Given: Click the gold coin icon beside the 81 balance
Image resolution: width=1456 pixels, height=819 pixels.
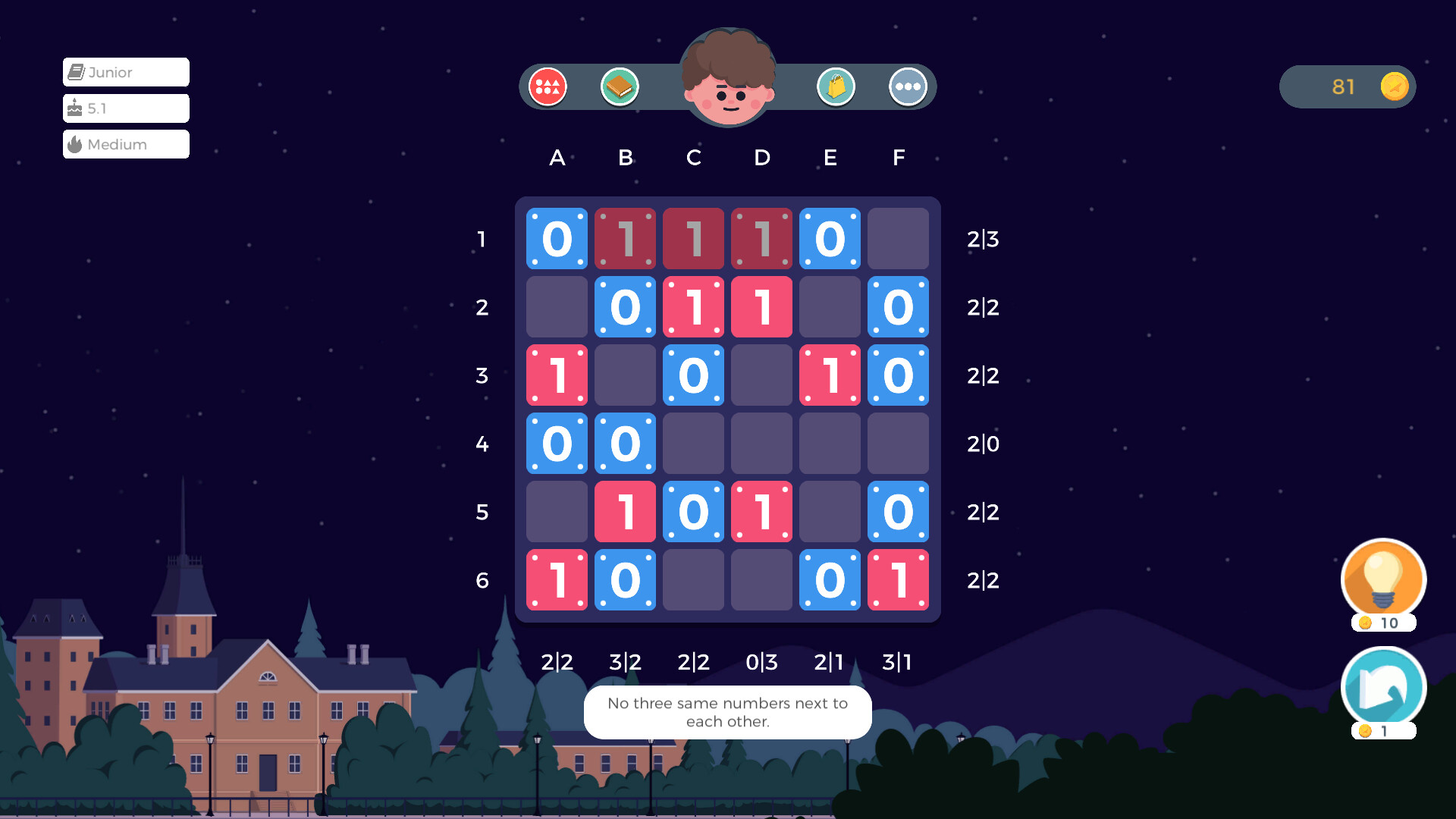Looking at the screenshot, I should click(x=1393, y=86).
